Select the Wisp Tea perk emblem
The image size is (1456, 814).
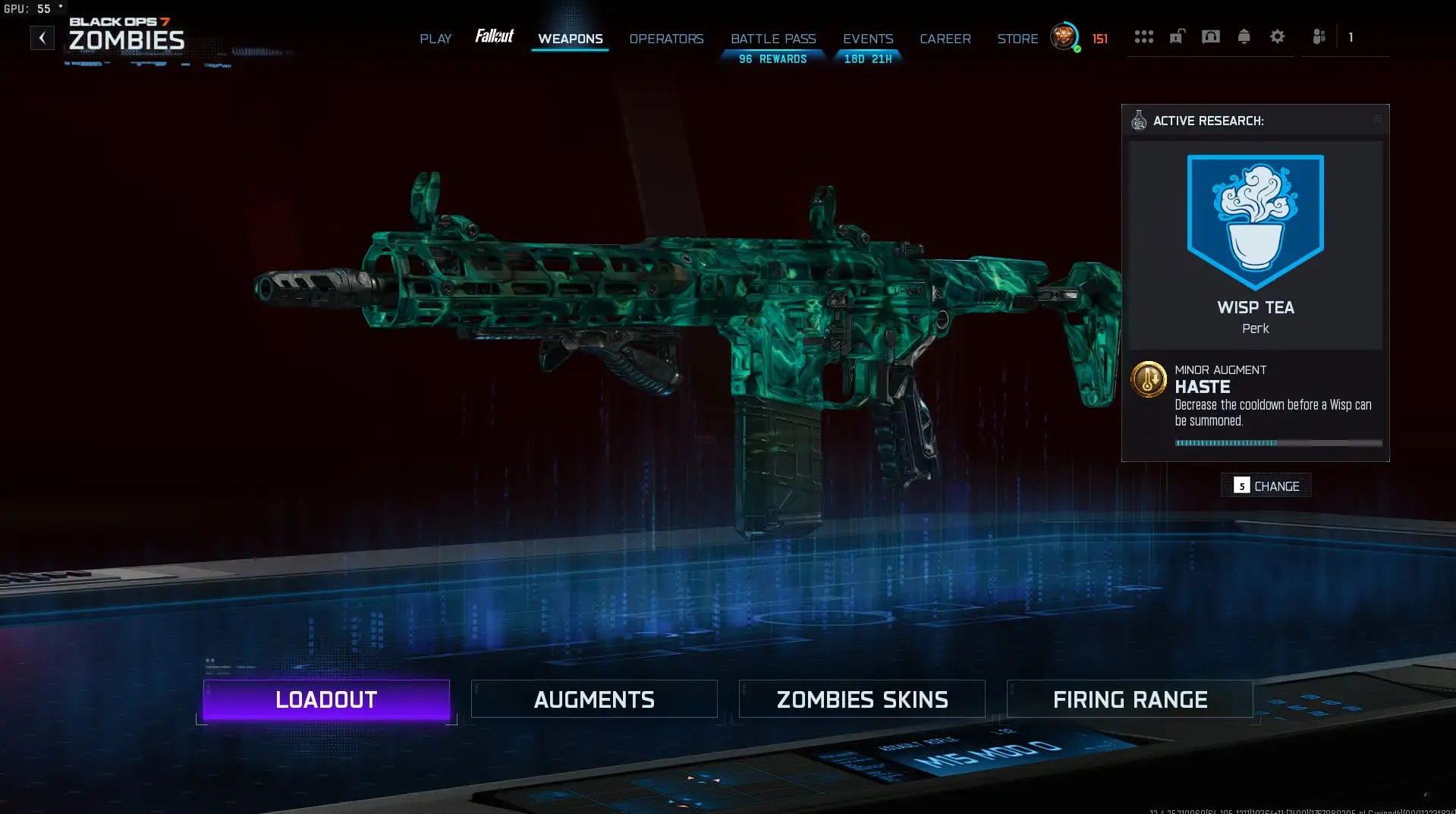click(x=1255, y=220)
